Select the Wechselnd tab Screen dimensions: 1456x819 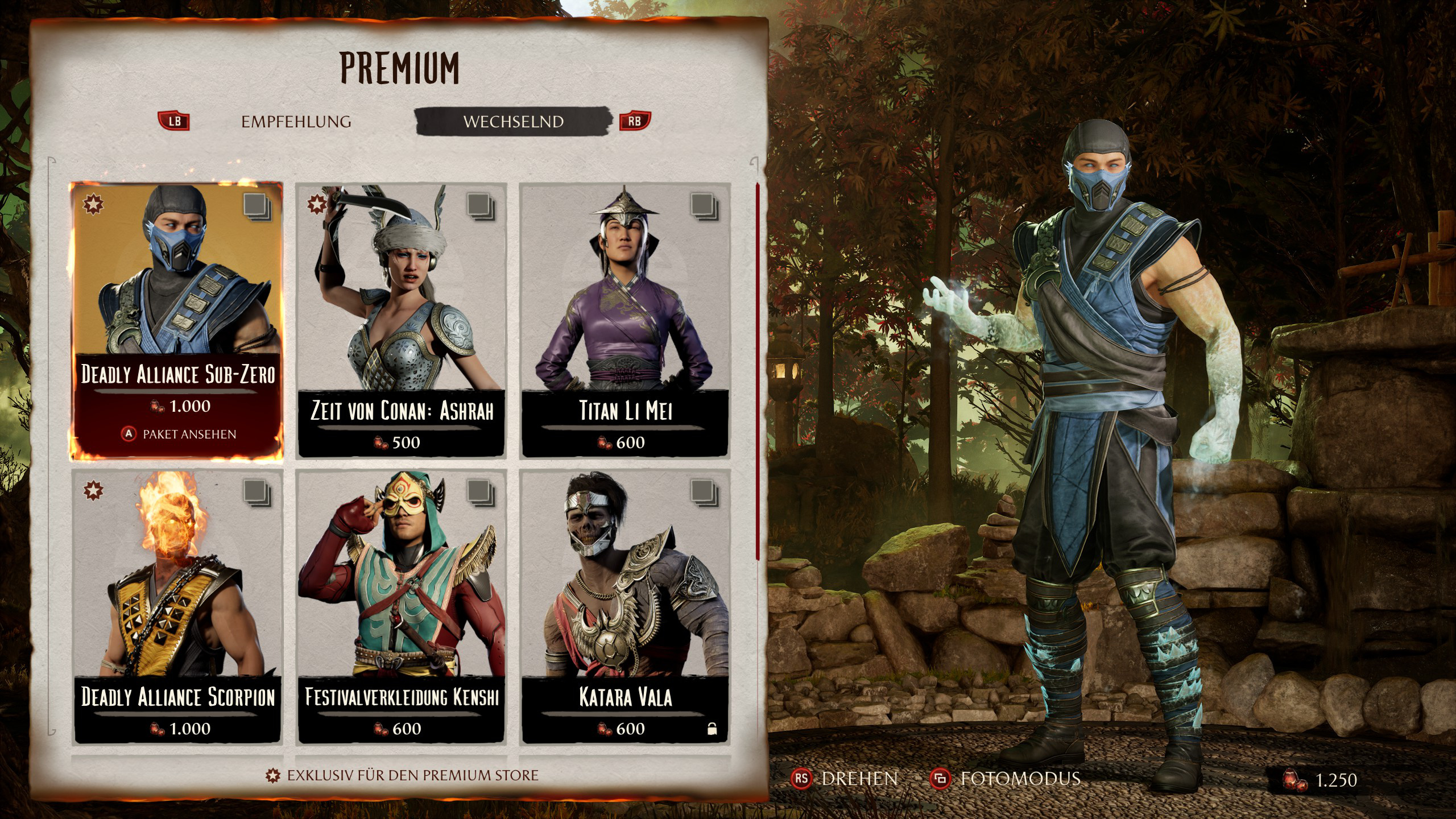point(513,122)
